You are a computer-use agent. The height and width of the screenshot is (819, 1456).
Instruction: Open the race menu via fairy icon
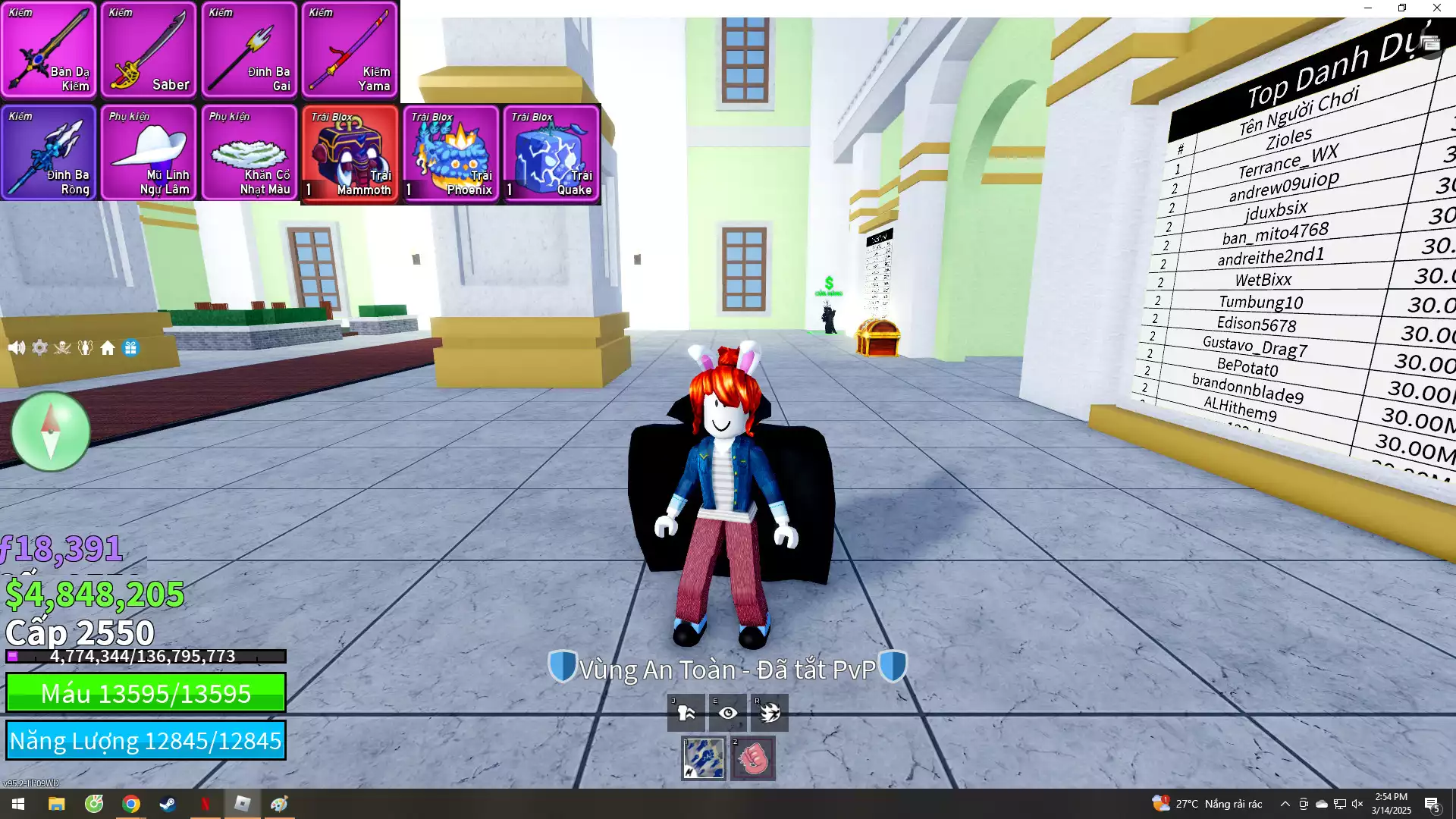[85, 347]
